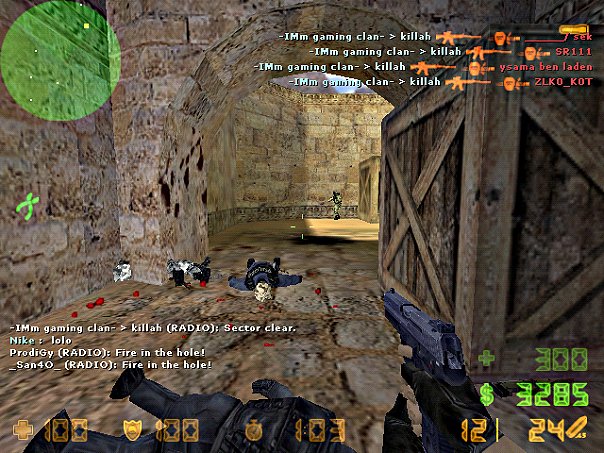Screen dimensions: 604x453
Task: Click the armor shield icon
Action: tap(130, 431)
